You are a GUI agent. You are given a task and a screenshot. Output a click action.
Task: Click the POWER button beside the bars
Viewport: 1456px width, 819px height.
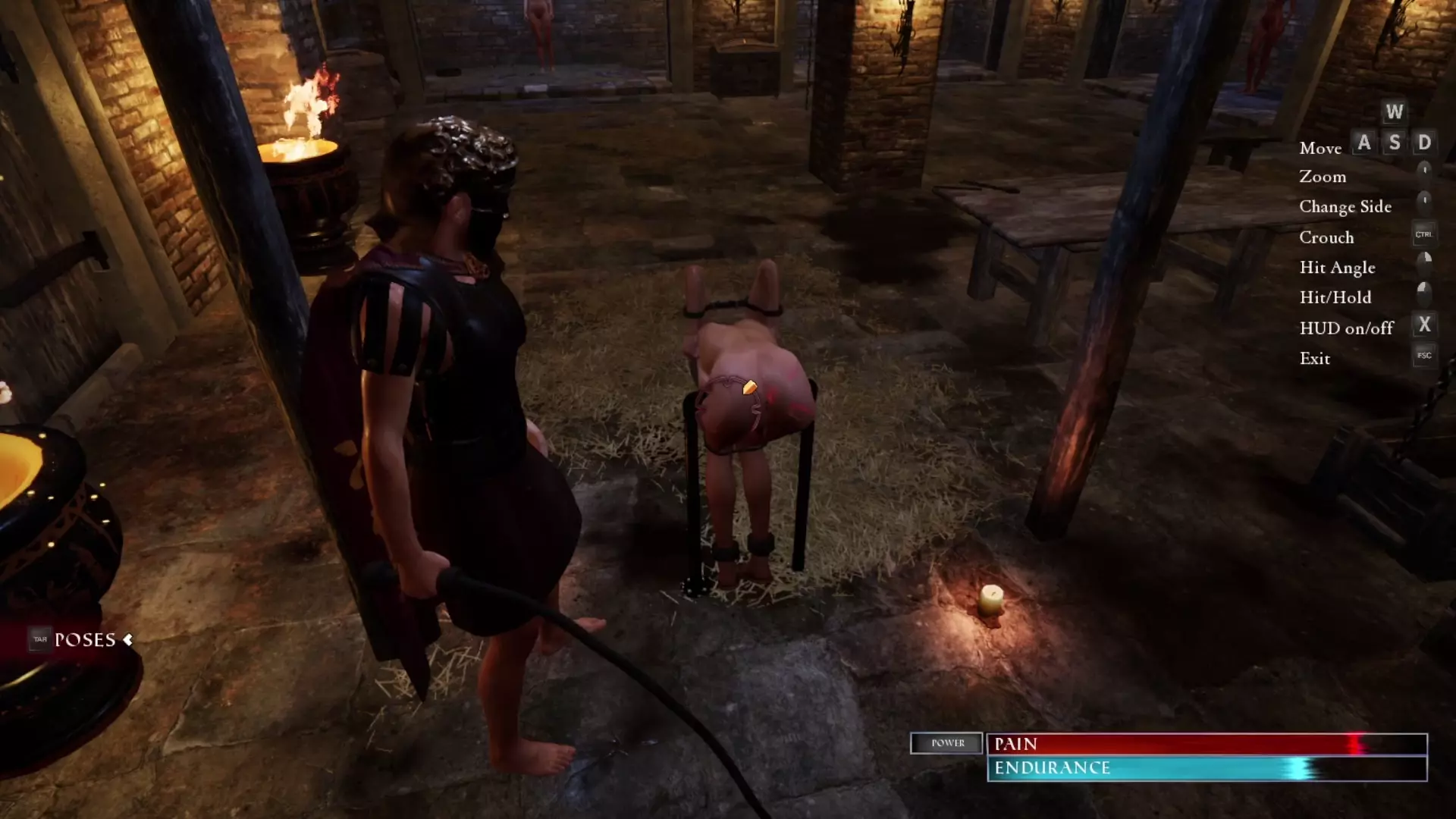pos(946,743)
